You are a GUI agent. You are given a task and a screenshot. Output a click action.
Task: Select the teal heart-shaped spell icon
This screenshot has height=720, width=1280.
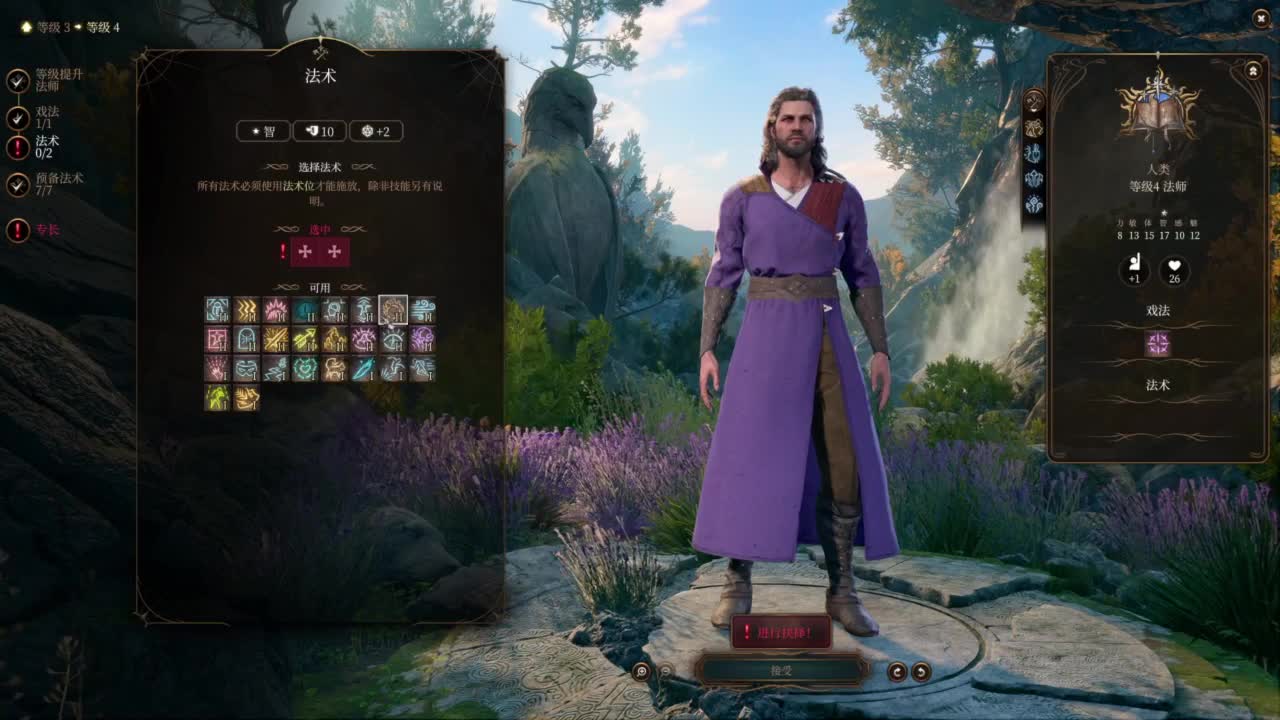305,369
